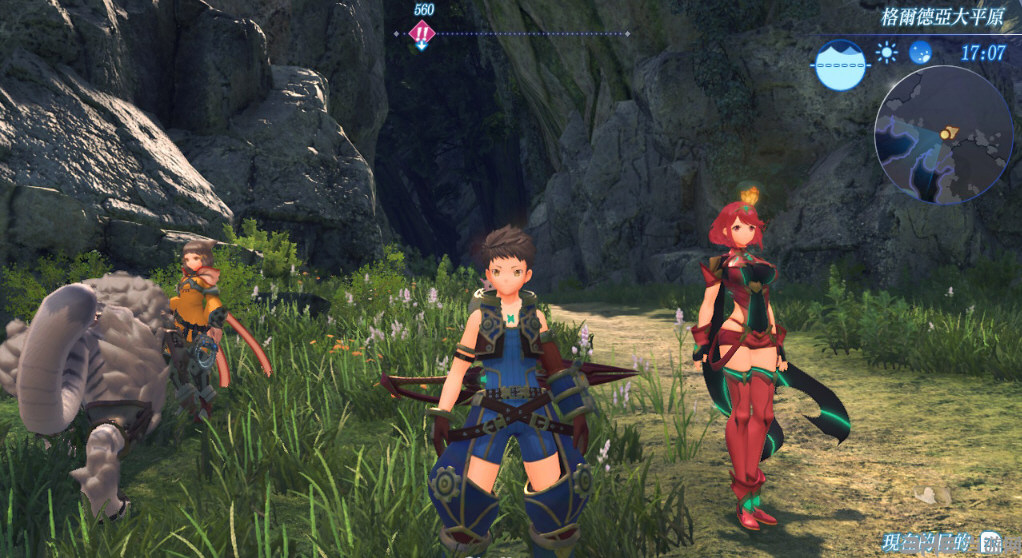Click the orange player marker on the minimap
Viewport: 1022px width, 558px height.
pos(948,131)
